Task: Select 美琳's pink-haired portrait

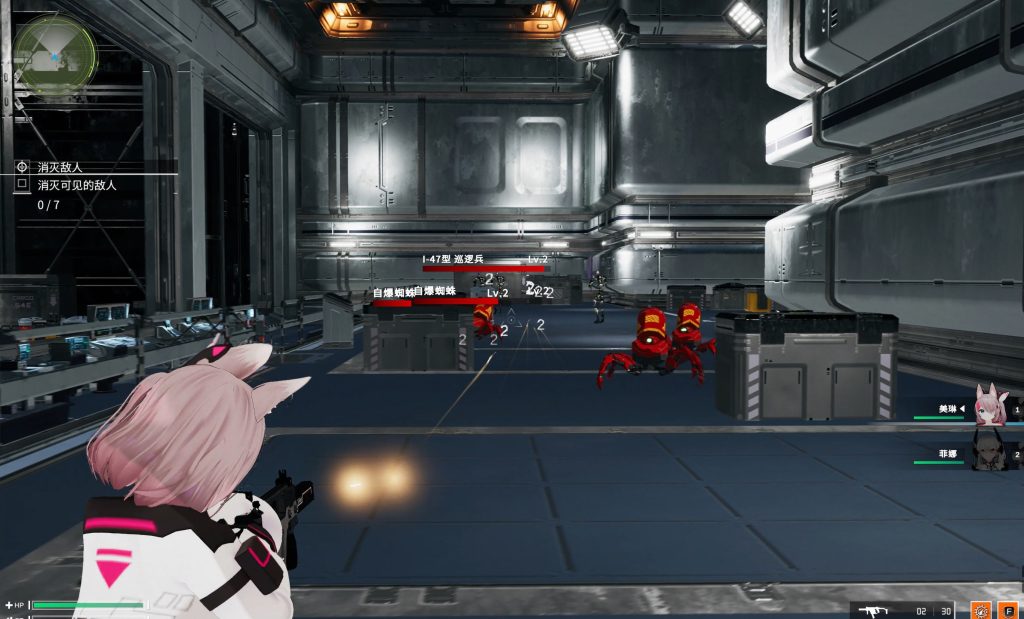Action: [988, 406]
